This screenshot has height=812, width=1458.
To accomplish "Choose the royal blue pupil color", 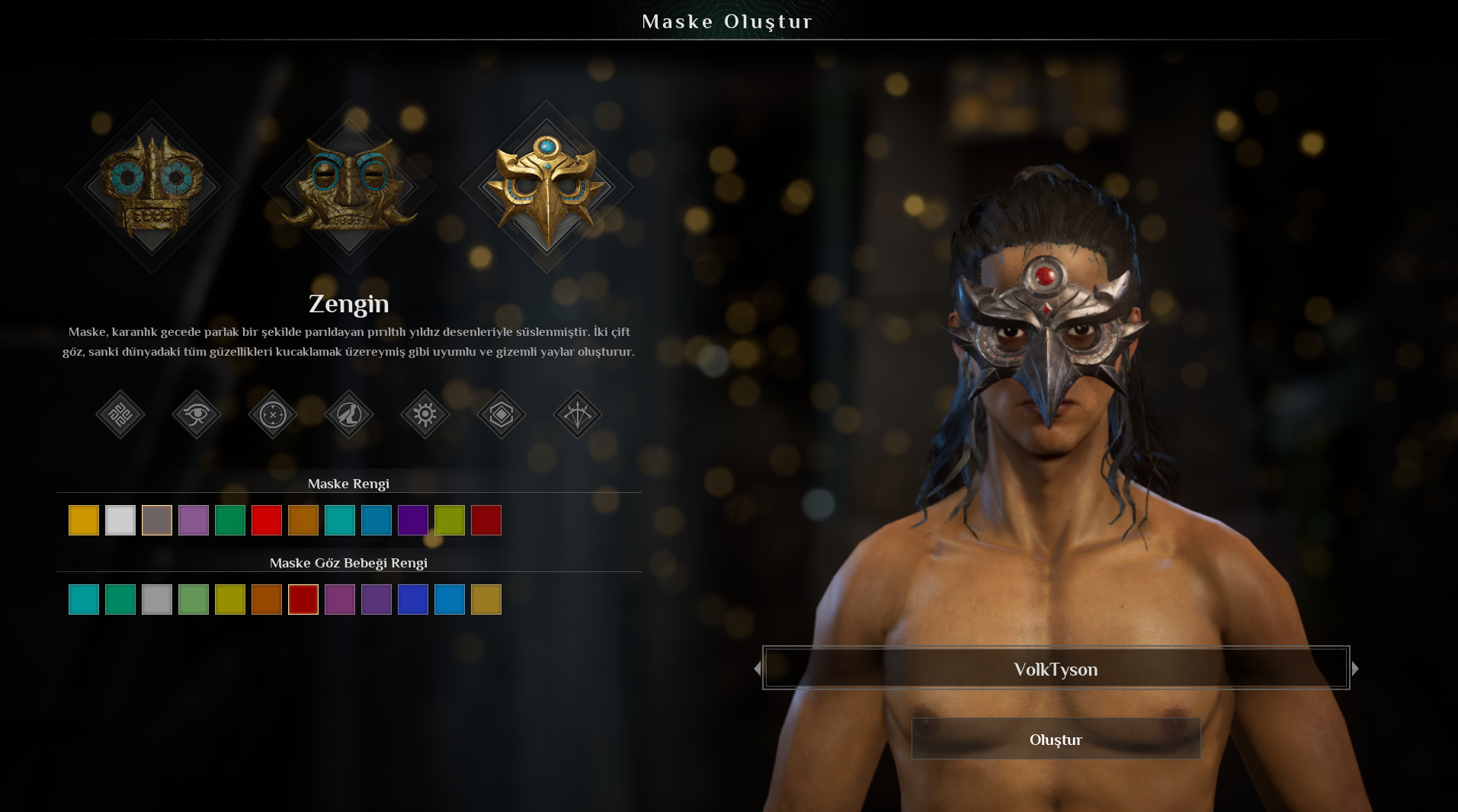I will 413,599.
